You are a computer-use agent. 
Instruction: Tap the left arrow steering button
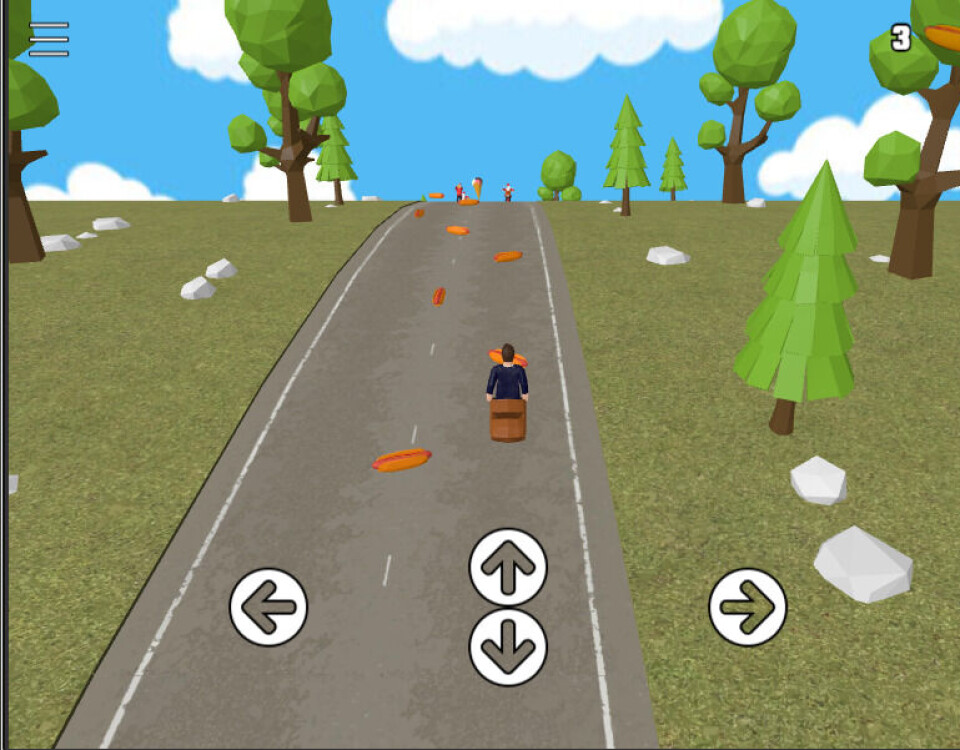268,607
